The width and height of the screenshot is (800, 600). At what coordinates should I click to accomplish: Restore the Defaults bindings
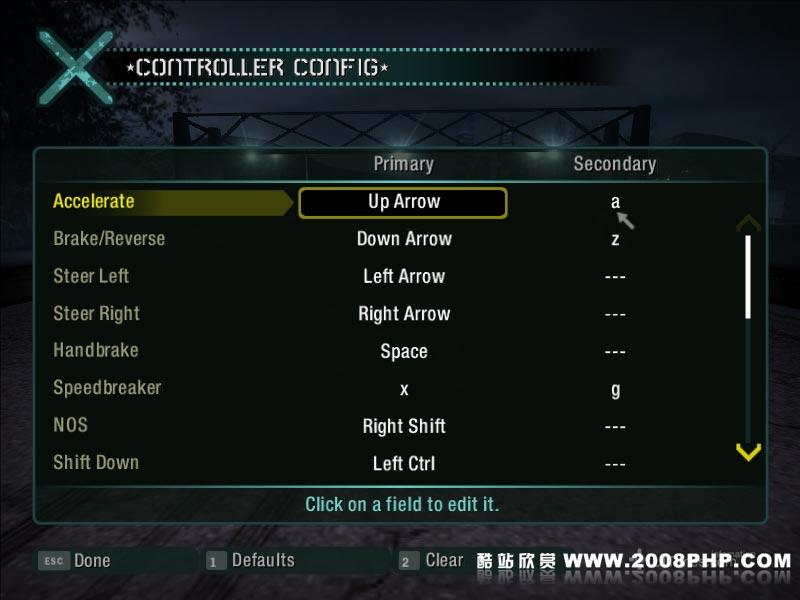coord(251,561)
